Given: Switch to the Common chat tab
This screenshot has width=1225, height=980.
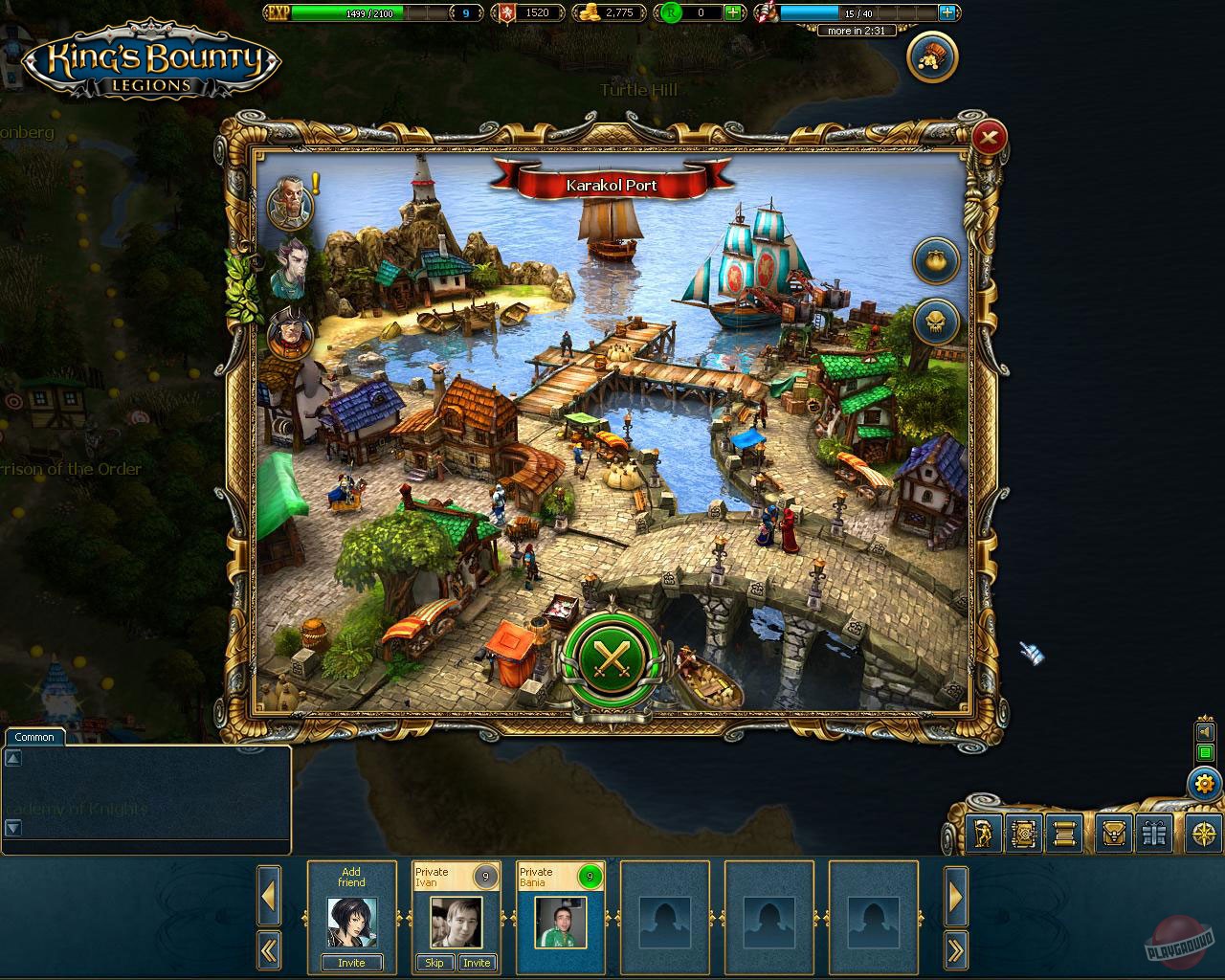Looking at the screenshot, I should (x=33, y=737).
